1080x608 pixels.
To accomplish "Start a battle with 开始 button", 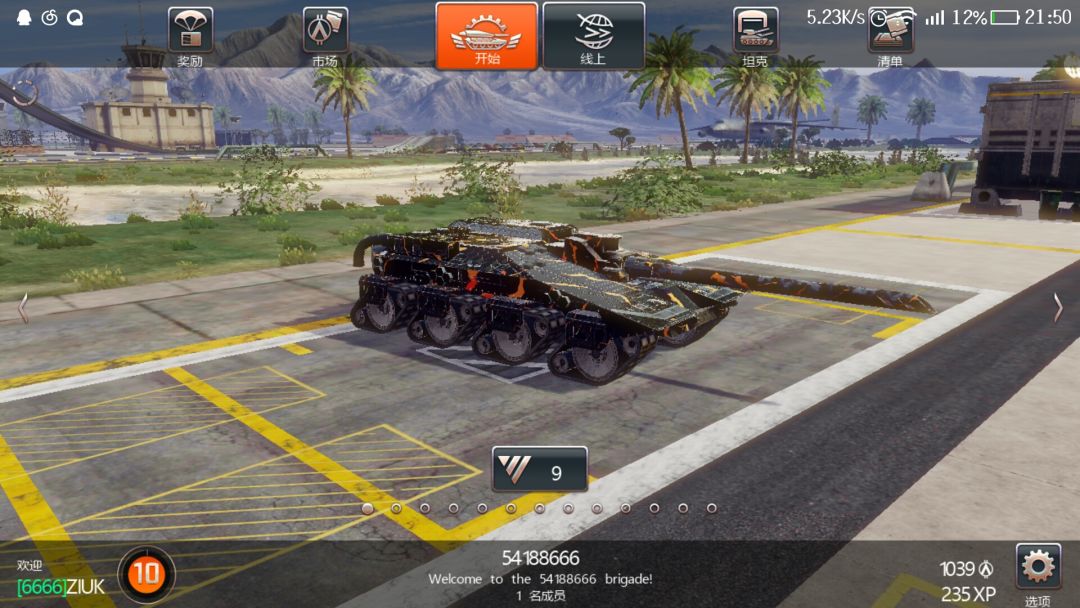I will 487,36.
